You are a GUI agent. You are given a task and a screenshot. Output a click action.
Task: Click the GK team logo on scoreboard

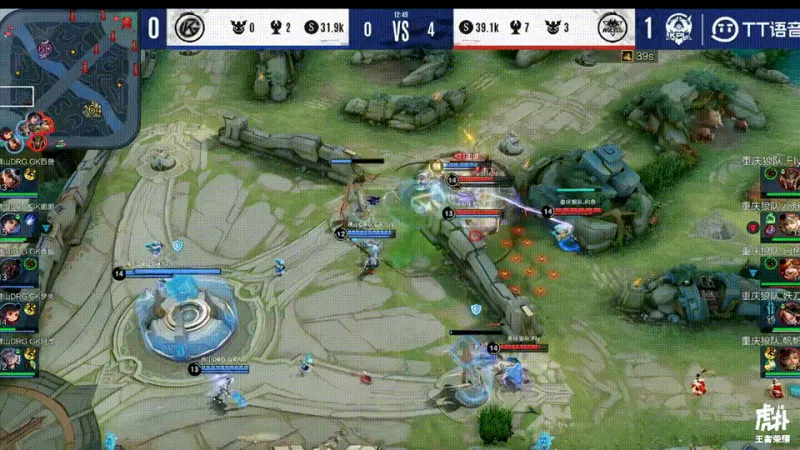coord(186,28)
